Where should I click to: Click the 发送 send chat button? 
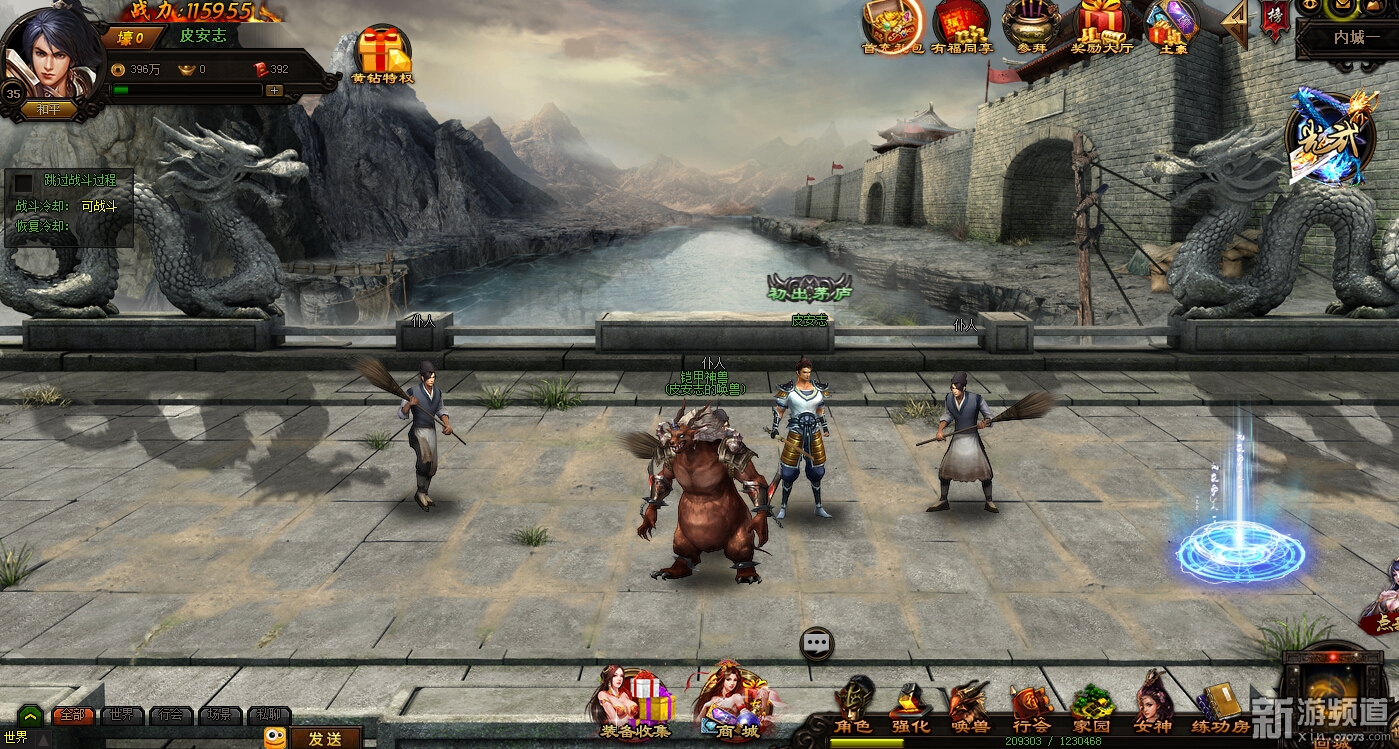(325, 739)
